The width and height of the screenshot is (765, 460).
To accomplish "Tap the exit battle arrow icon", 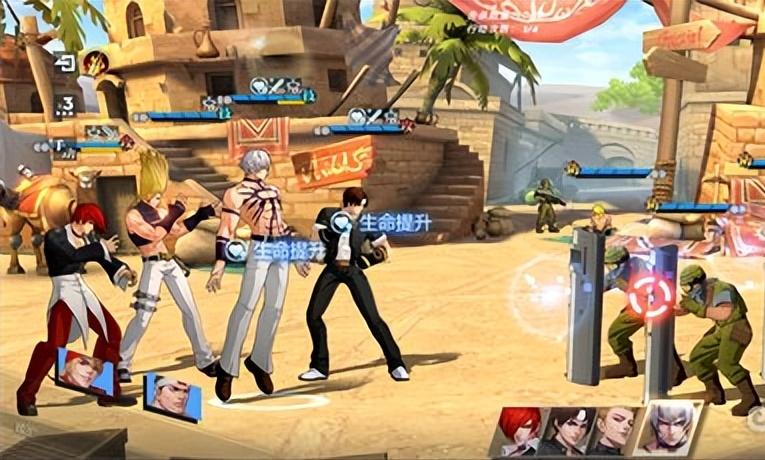I will click(x=65, y=63).
